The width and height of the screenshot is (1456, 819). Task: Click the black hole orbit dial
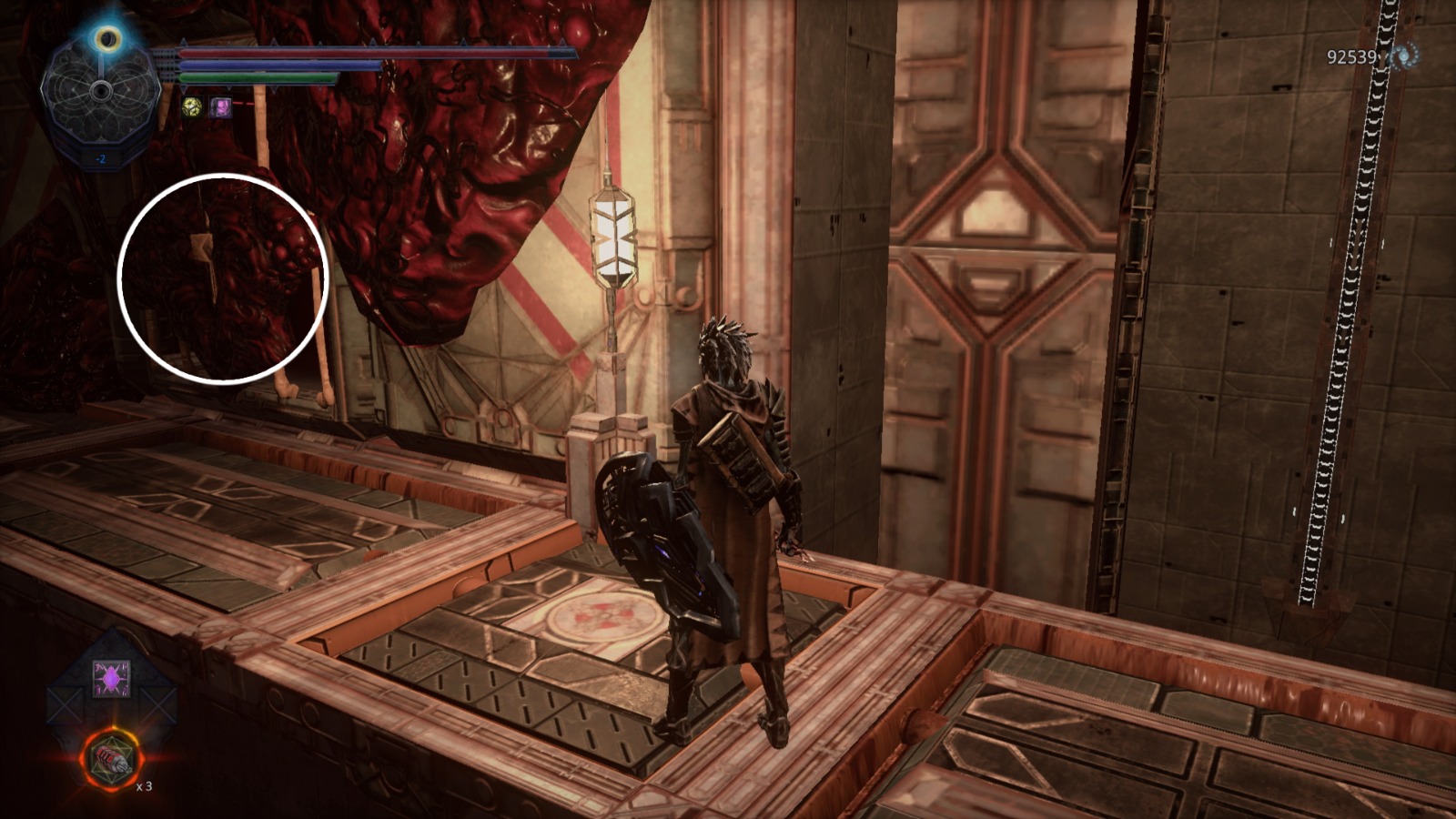100,91
